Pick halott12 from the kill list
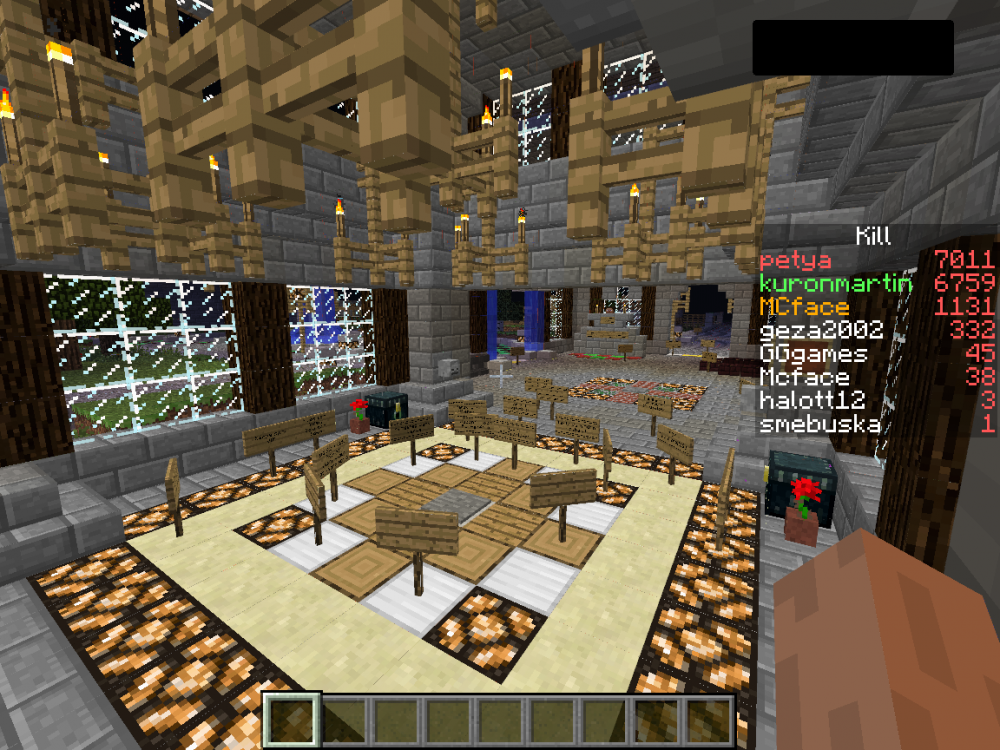The width and height of the screenshot is (1000, 750). tap(813, 400)
